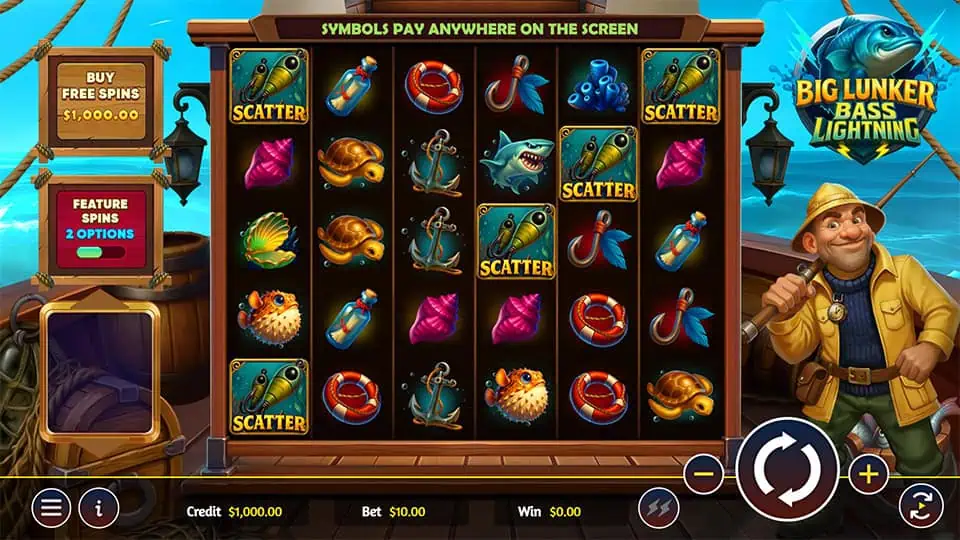This screenshot has height=540, width=960.
Task: Increase the bet with the plus button
Action: click(868, 475)
